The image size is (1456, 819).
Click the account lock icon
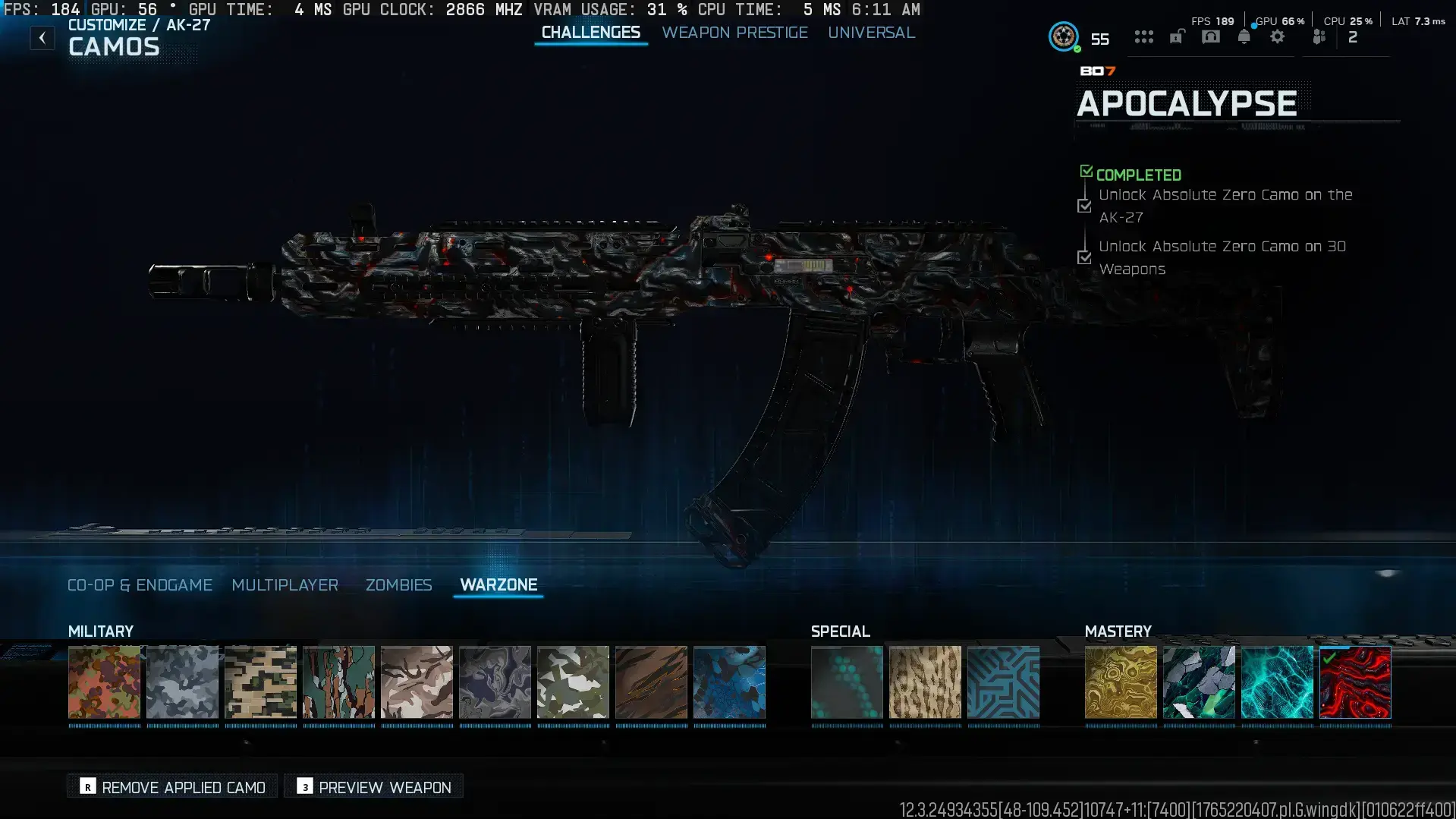click(x=1176, y=36)
